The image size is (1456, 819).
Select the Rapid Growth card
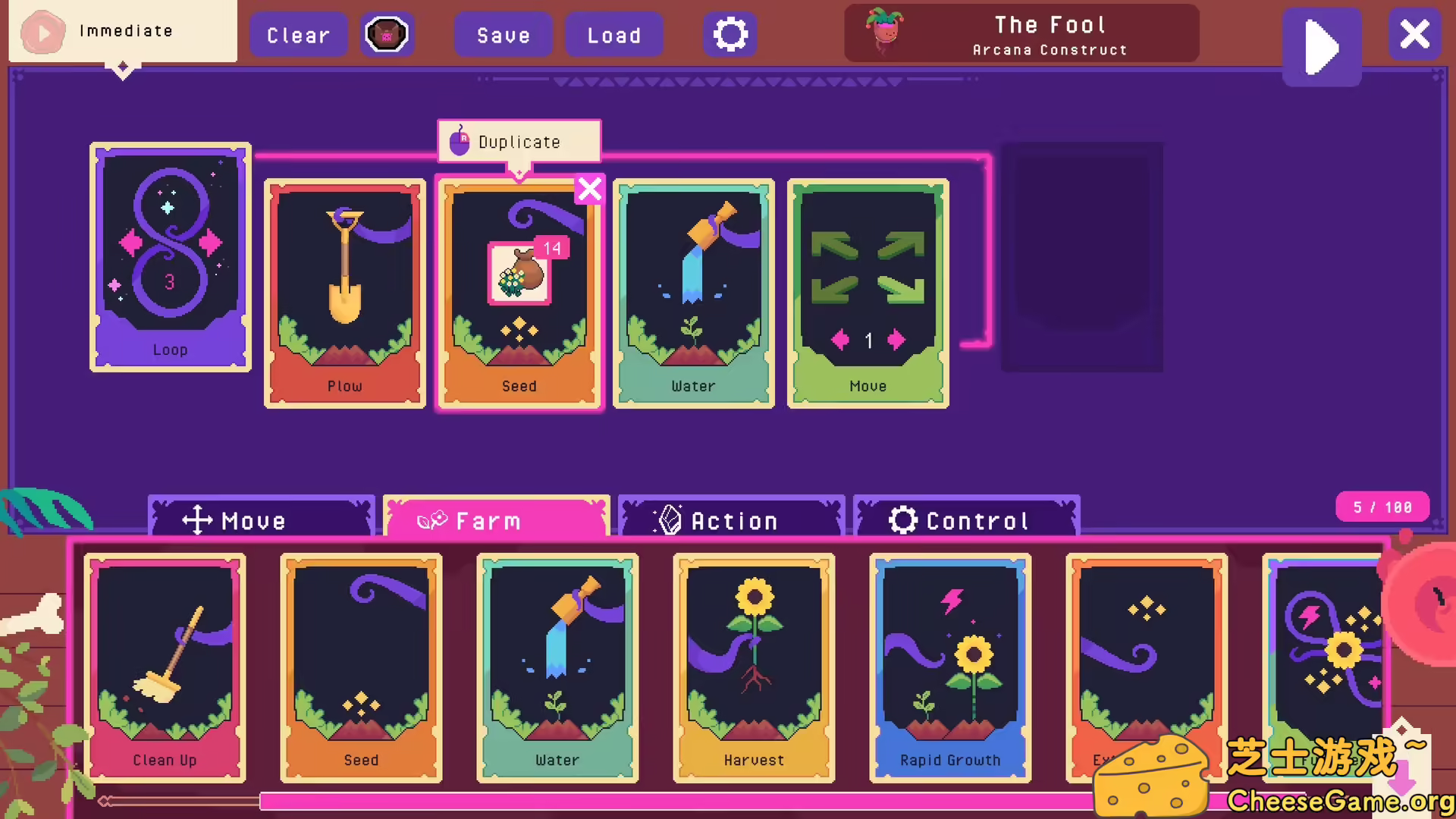click(x=949, y=667)
